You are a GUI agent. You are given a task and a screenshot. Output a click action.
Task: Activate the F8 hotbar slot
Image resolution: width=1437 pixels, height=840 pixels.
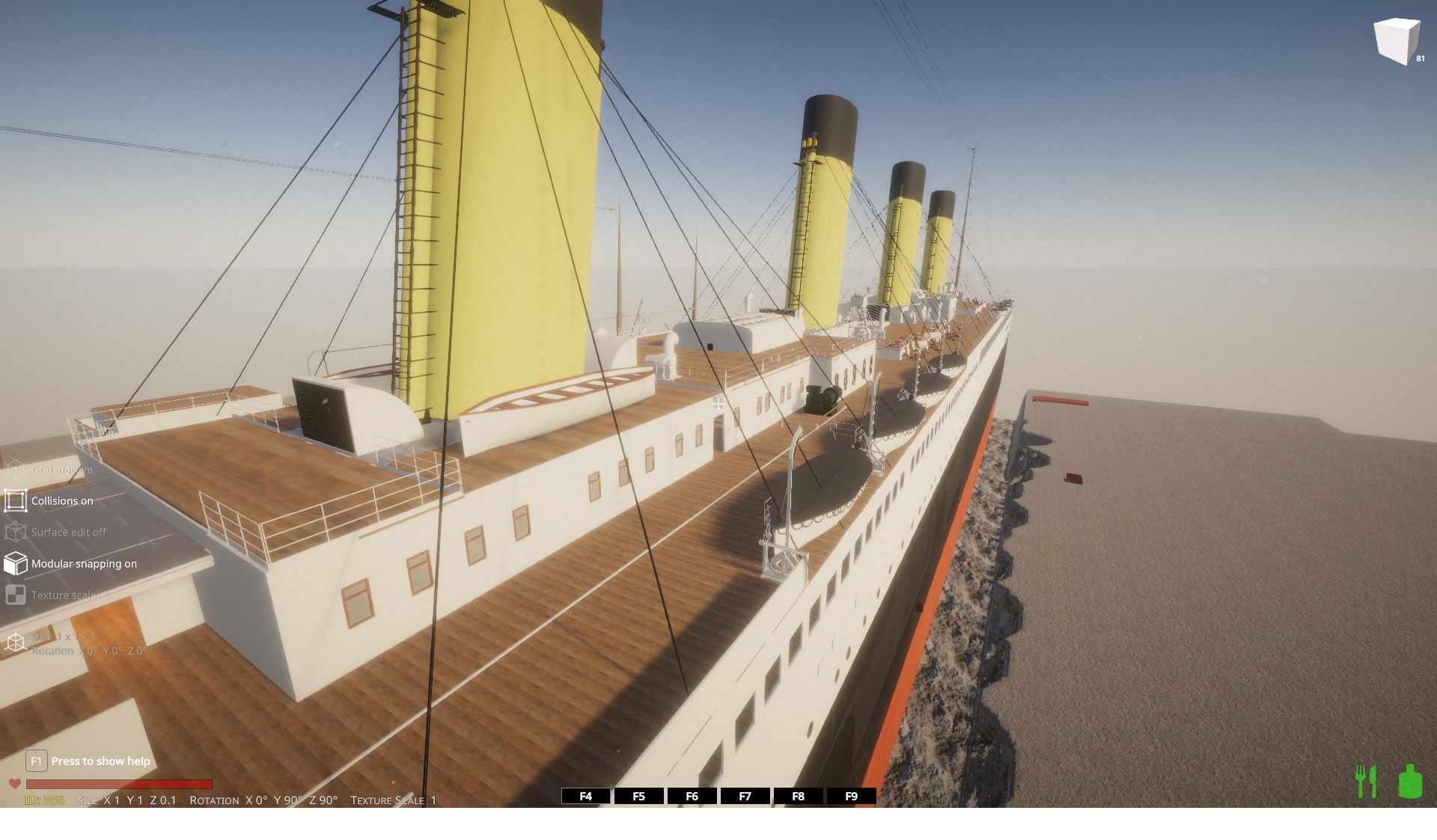(798, 796)
